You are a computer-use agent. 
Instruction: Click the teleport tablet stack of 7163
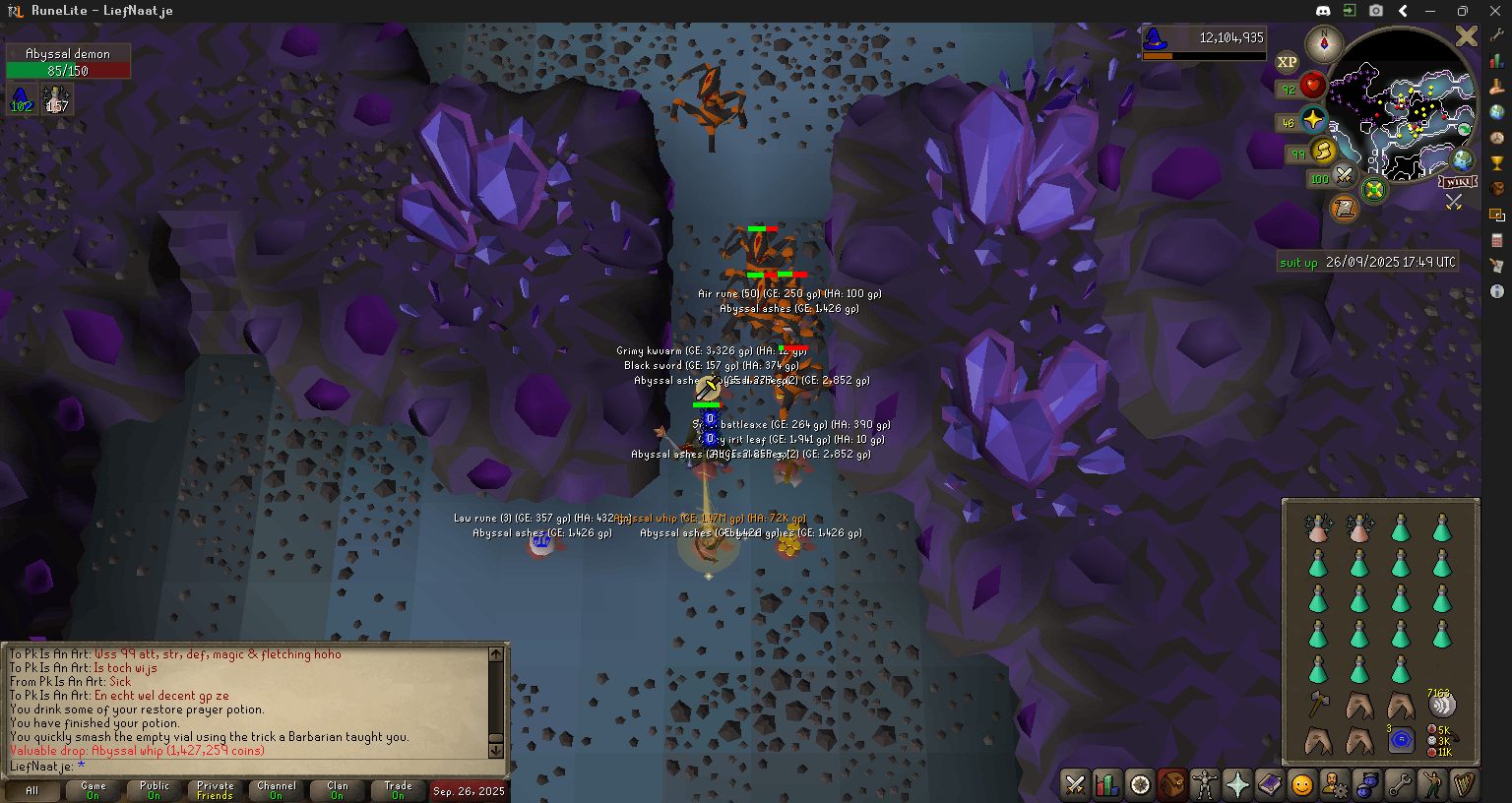(x=1441, y=704)
